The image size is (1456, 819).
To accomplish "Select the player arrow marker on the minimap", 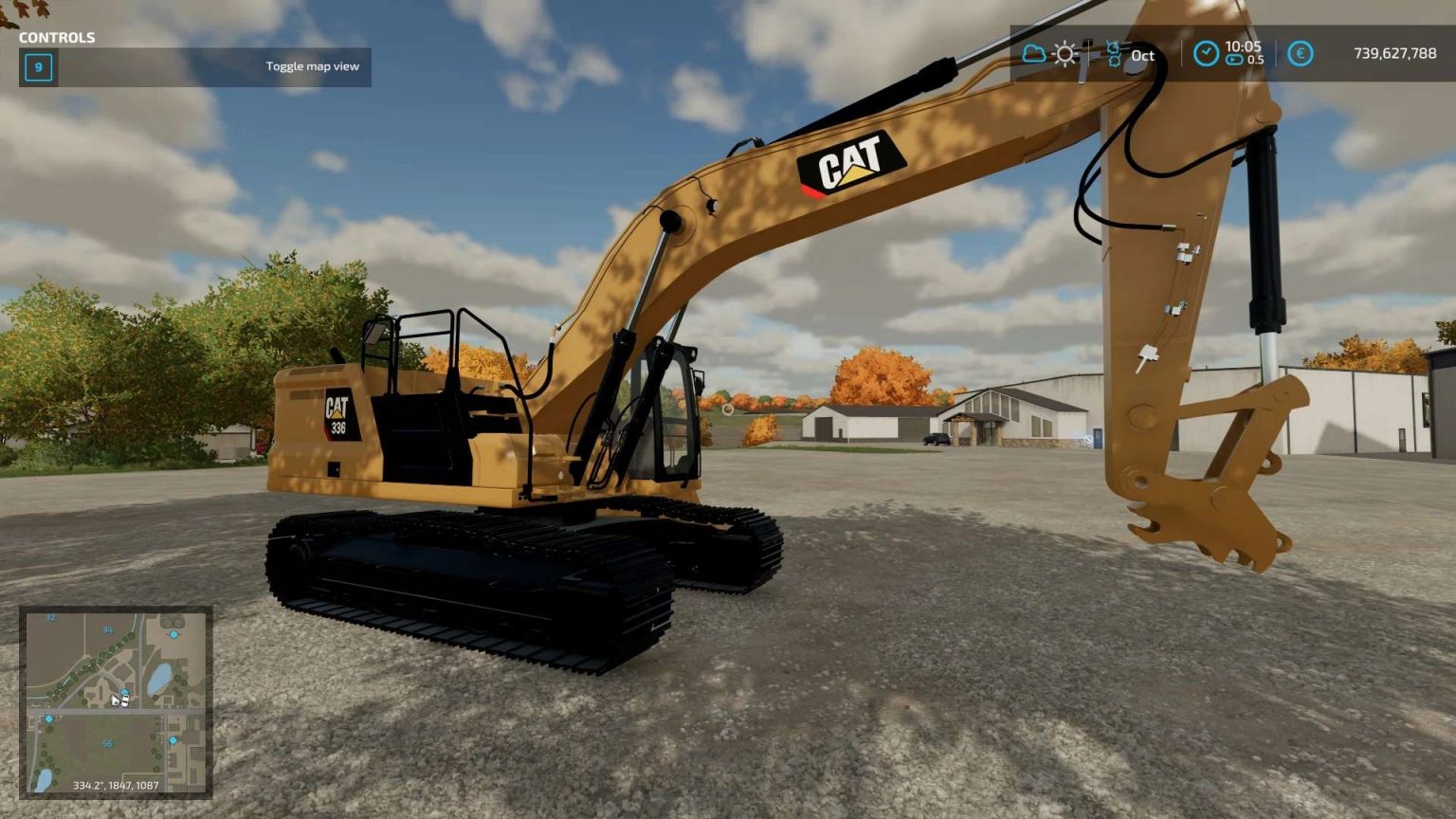I will (x=116, y=700).
